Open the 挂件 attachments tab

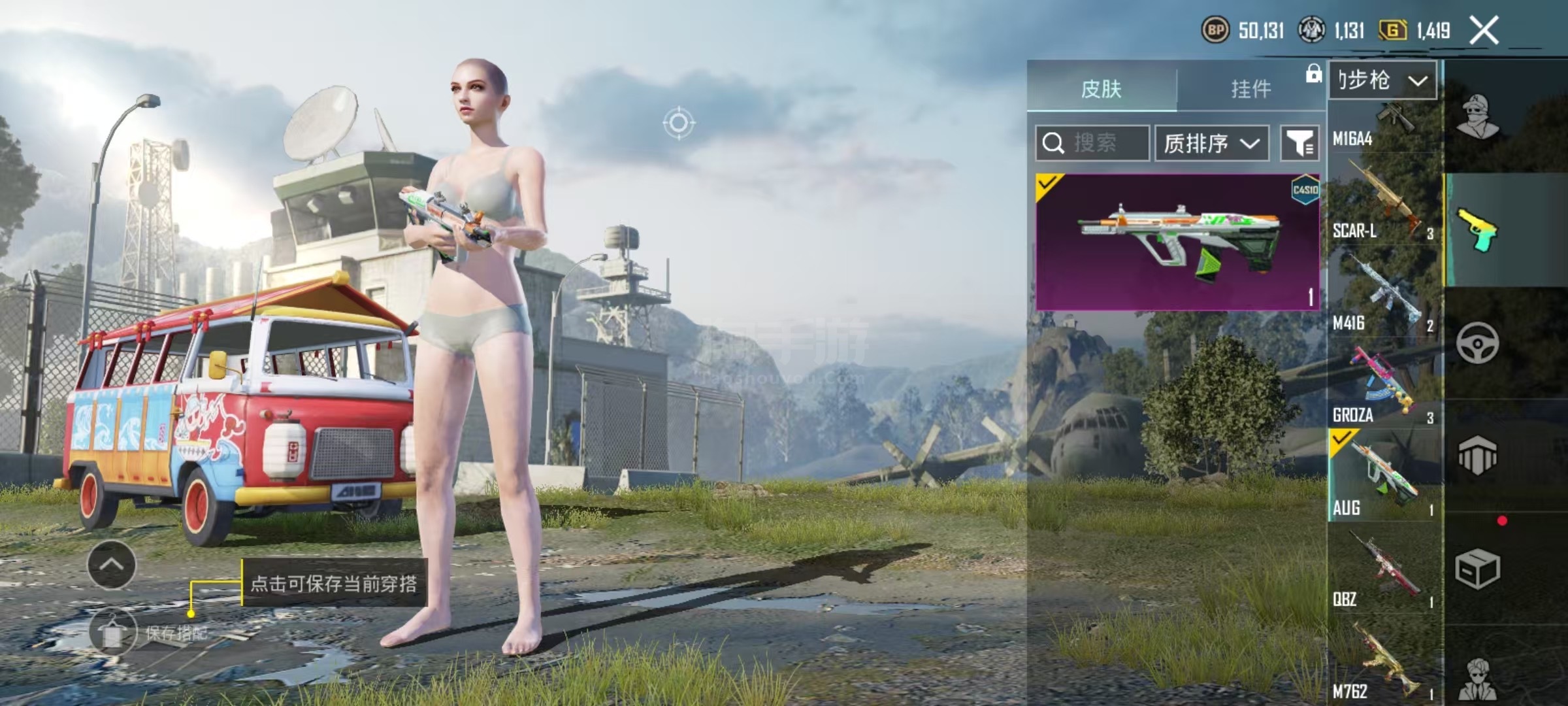click(1250, 89)
